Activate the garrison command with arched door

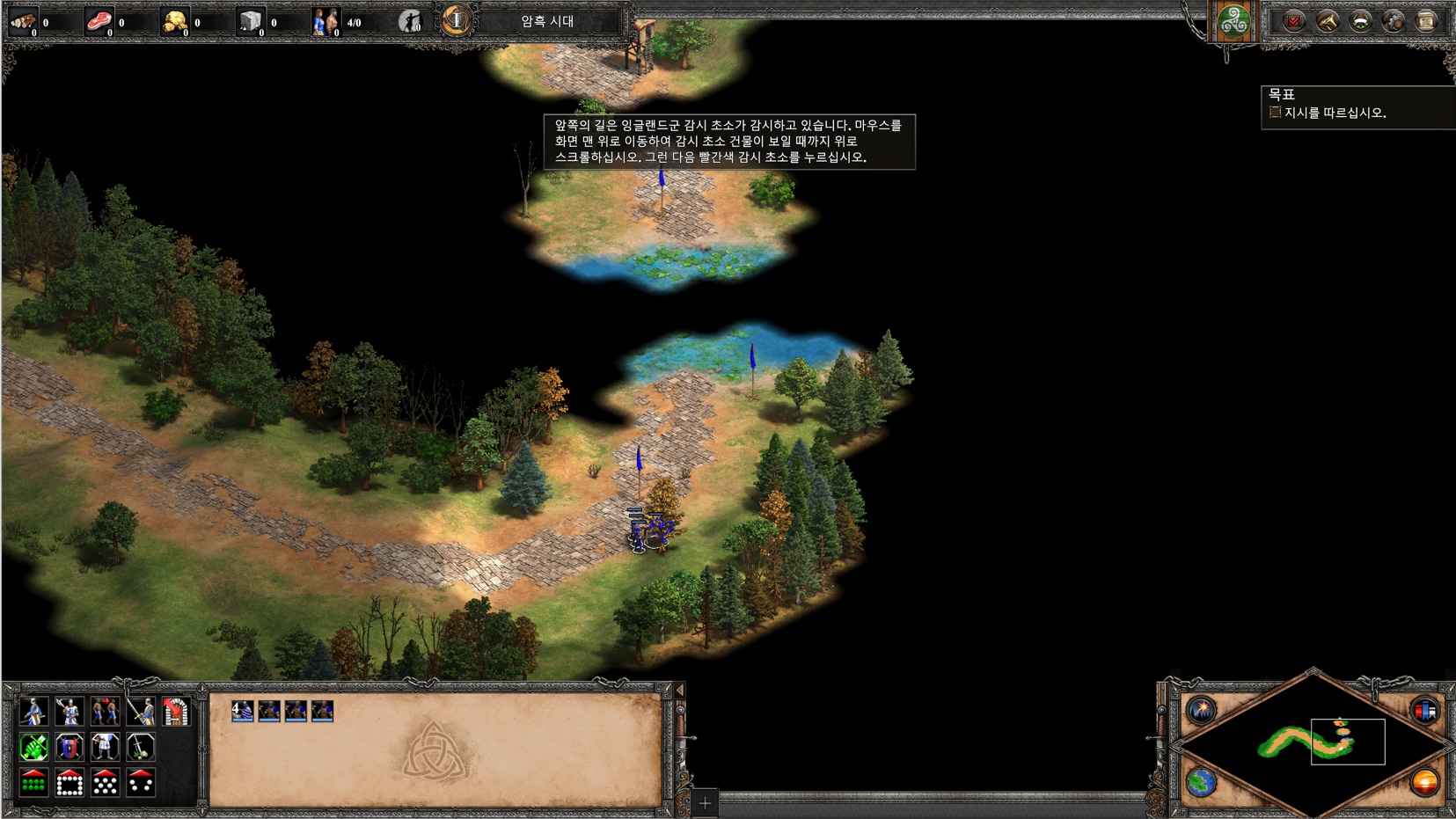[x=176, y=711]
